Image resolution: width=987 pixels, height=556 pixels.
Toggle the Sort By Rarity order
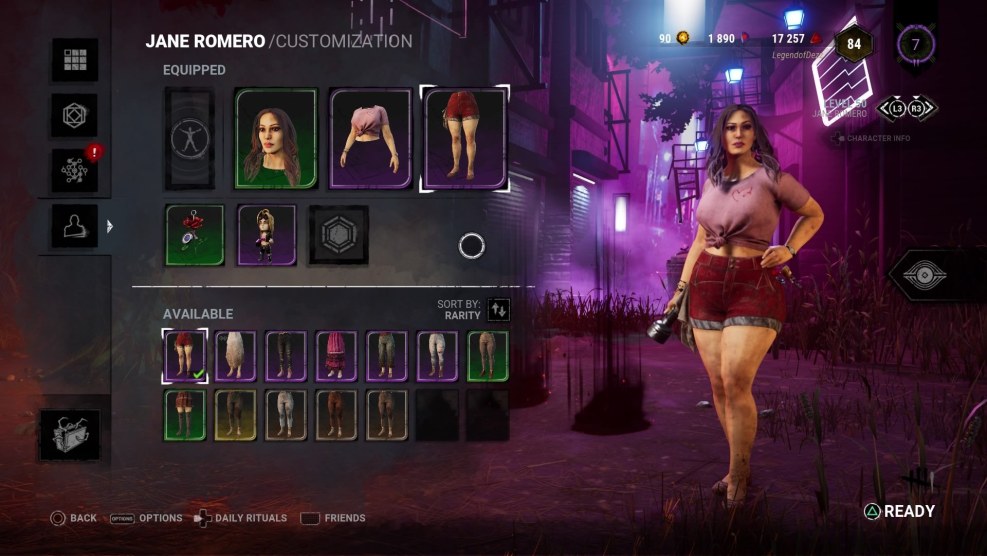point(498,309)
